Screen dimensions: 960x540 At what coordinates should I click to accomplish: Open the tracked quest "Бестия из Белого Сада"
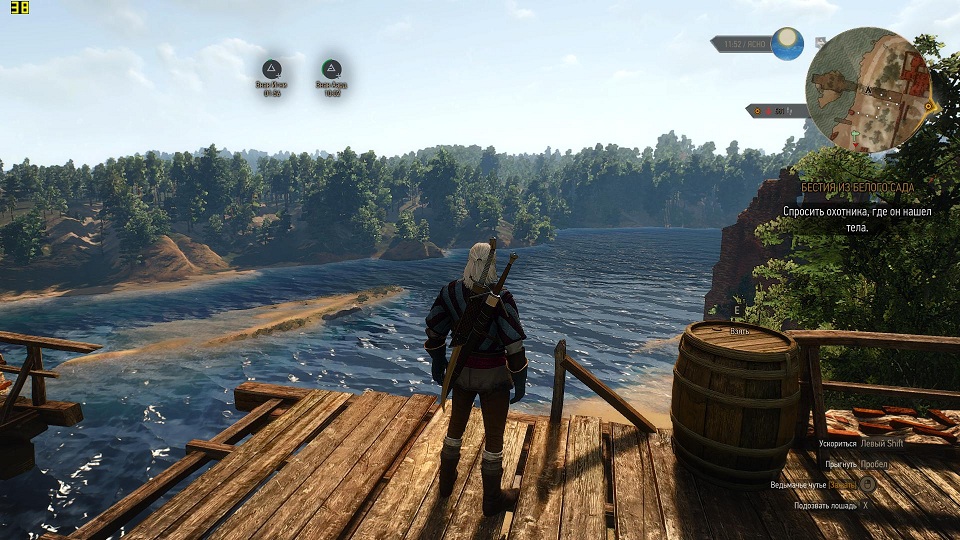(857, 188)
